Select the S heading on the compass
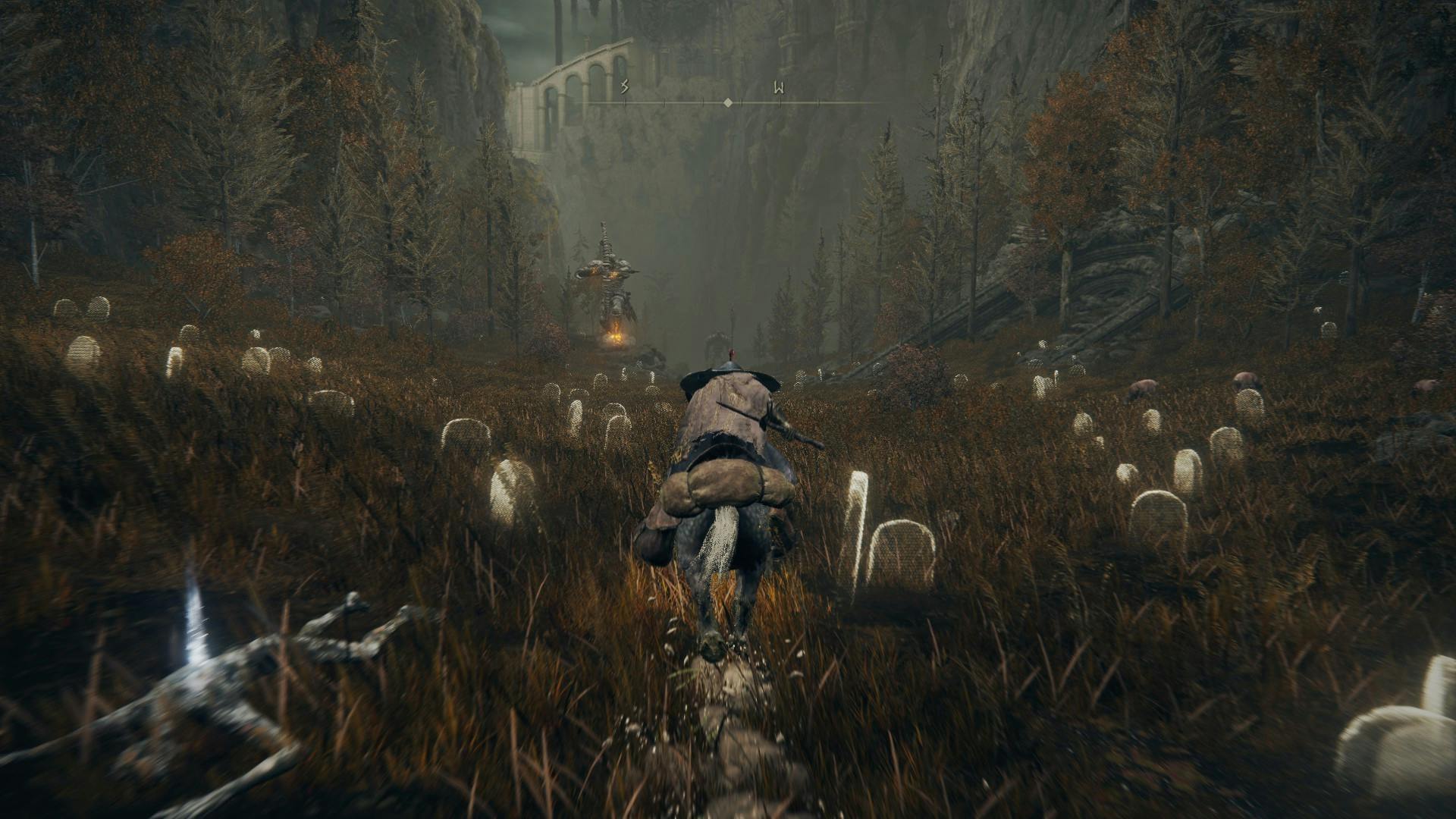1456x819 pixels. 625,87
